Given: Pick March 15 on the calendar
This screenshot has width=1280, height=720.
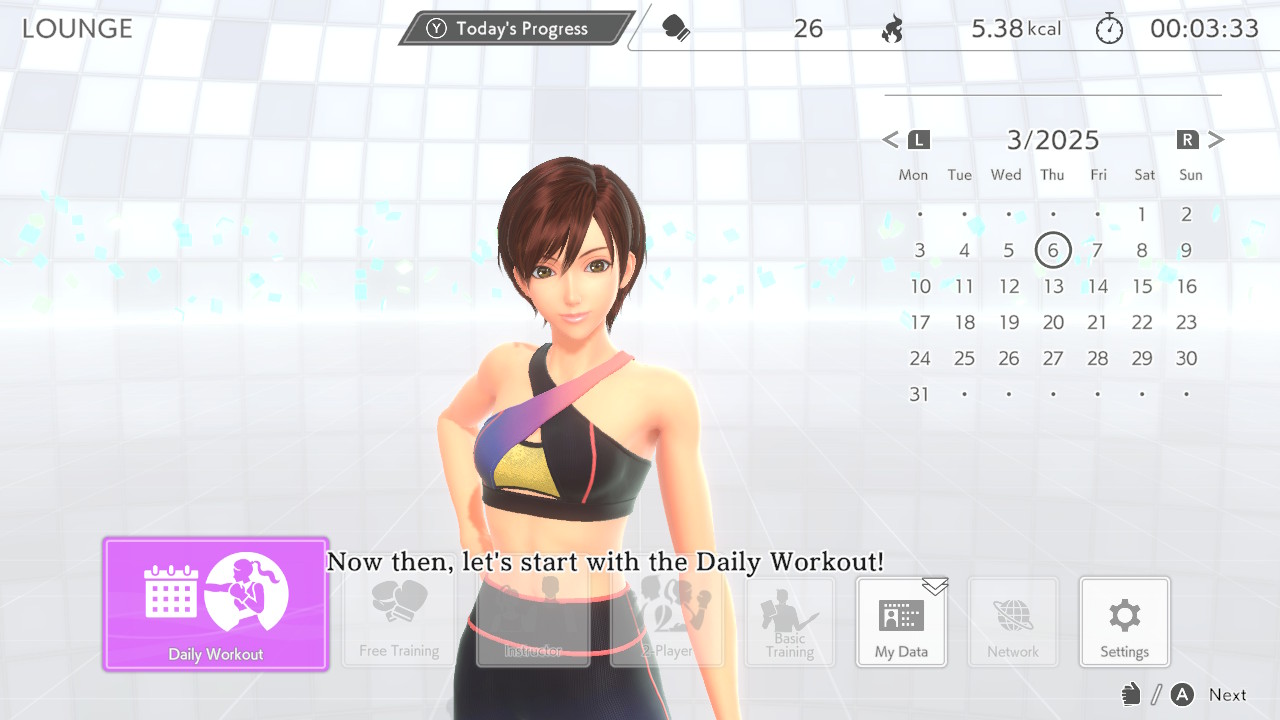Looking at the screenshot, I should pos(1142,287).
